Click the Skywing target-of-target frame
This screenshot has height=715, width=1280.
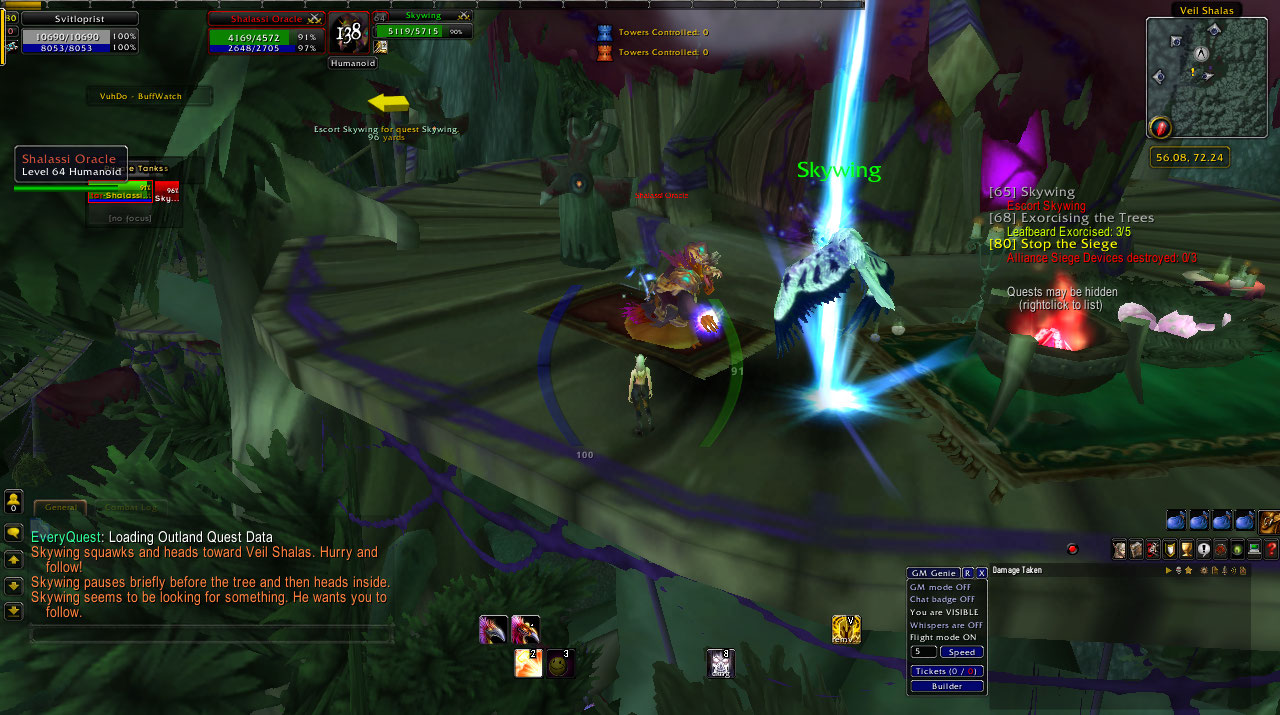tap(423, 25)
